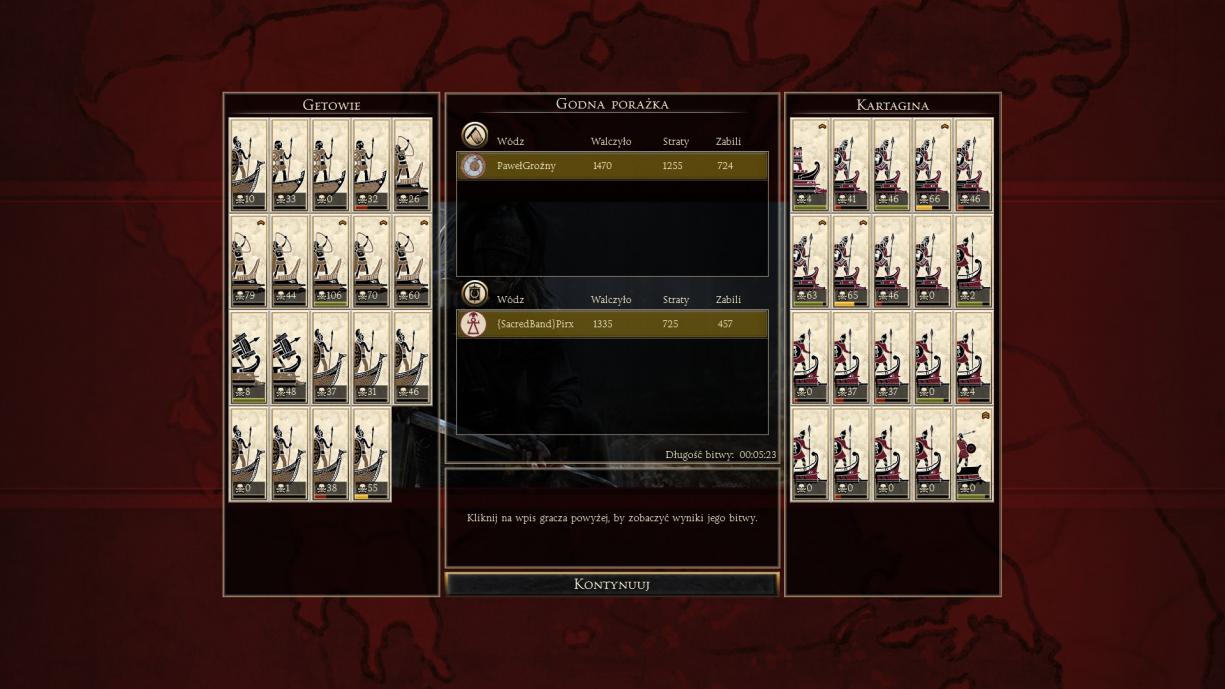Select the Getowie unit card with 1 kill
Viewport: 1225px width, 689px height.
pos(290,453)
